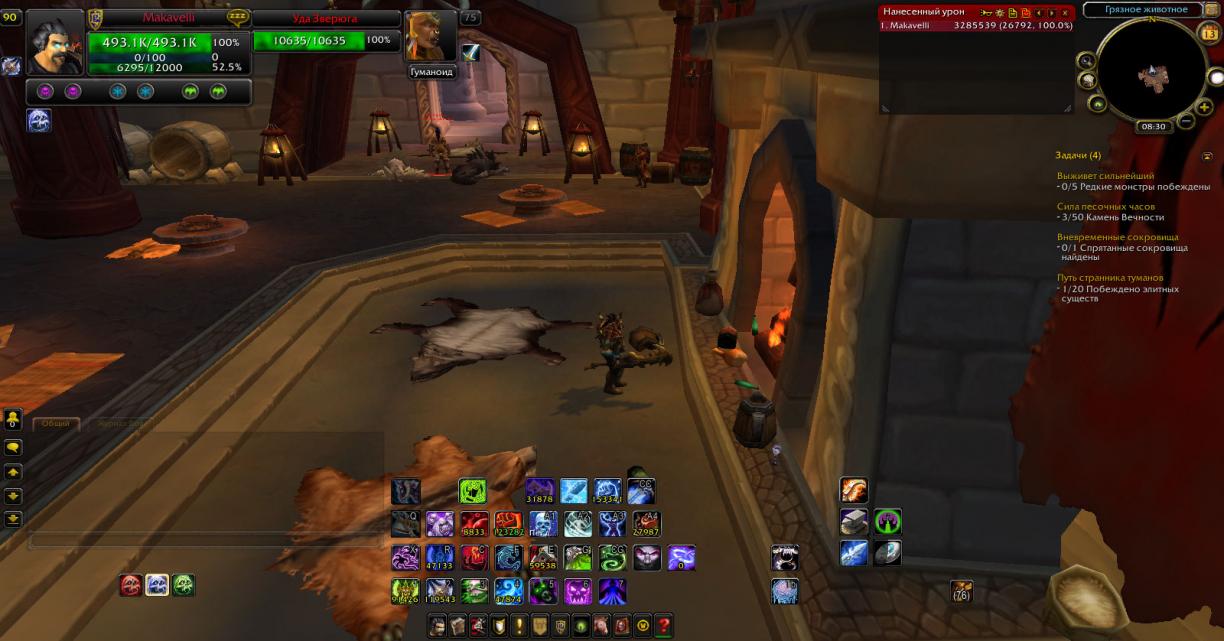Click Makavelli's player portrait
Screen dimensions: 1224x641
tap(54, 42)
